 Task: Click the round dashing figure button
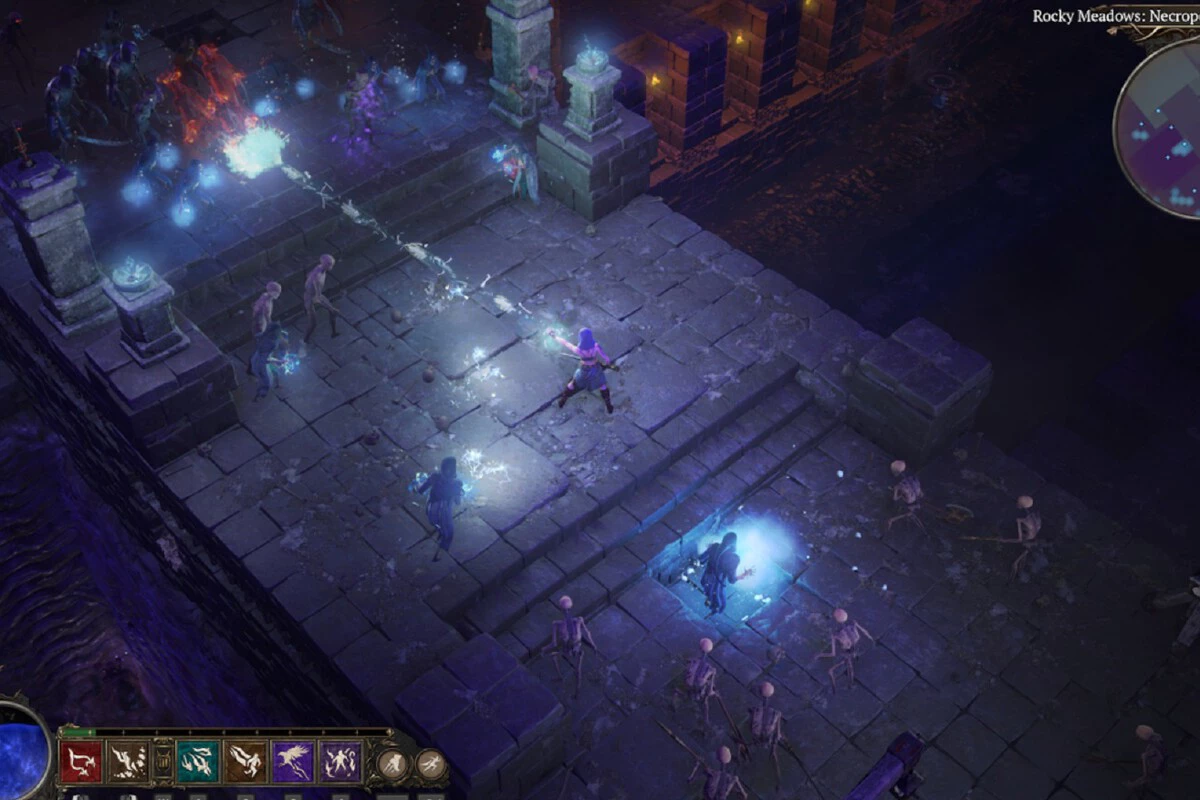click(430, 765)
